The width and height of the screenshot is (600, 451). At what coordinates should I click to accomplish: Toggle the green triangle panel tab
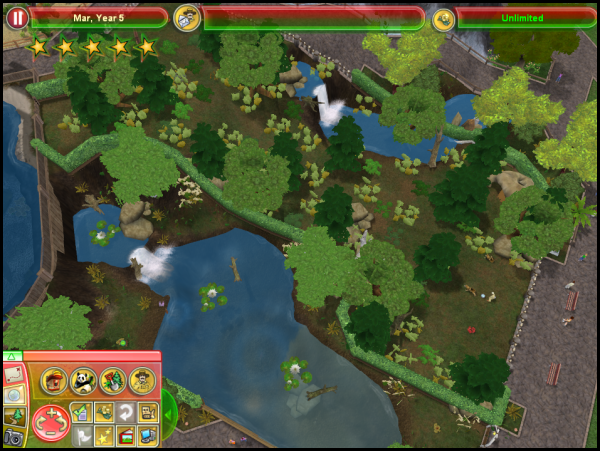point(11,355)
